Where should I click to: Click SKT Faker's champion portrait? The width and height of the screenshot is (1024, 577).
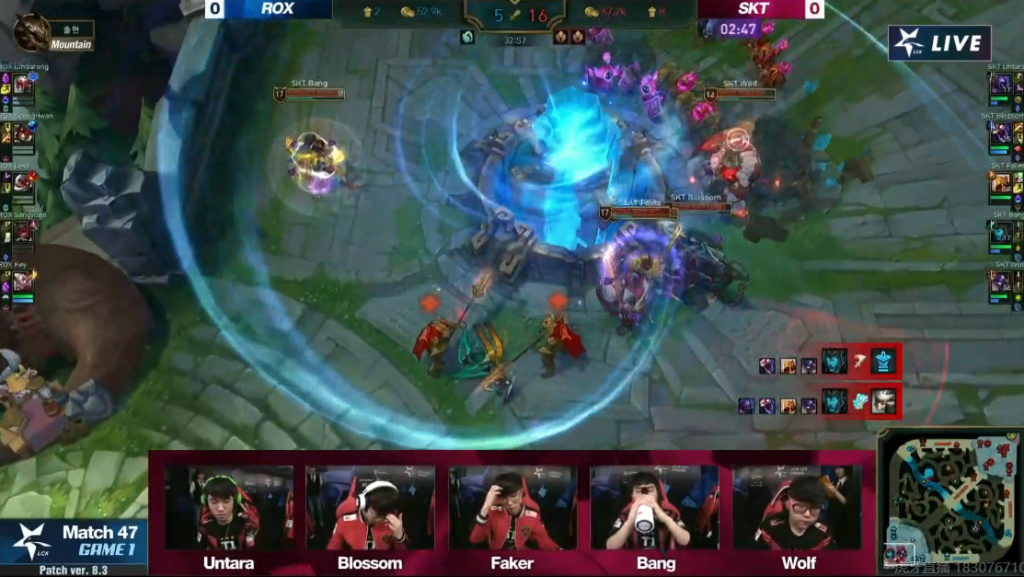[1000, 183]
